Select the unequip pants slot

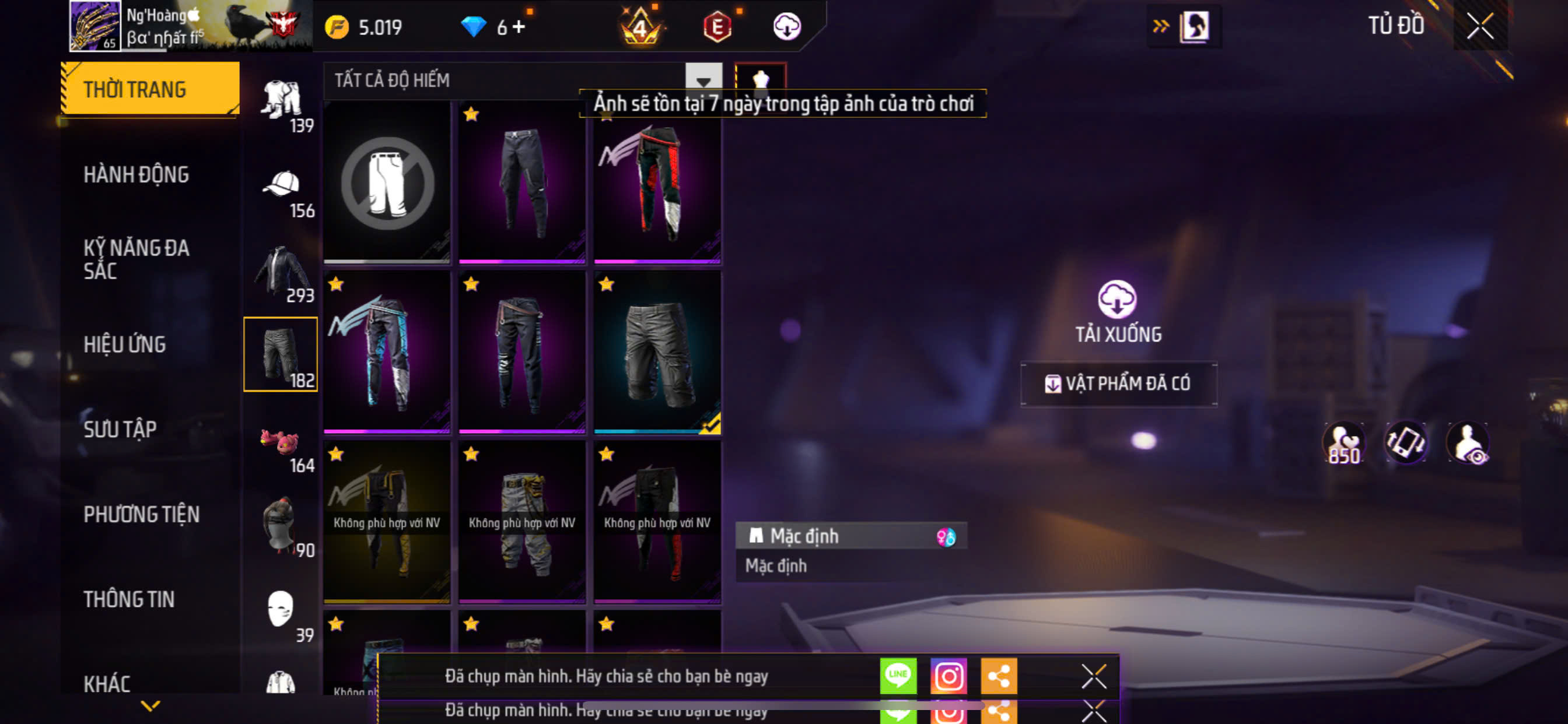(387, 182)
